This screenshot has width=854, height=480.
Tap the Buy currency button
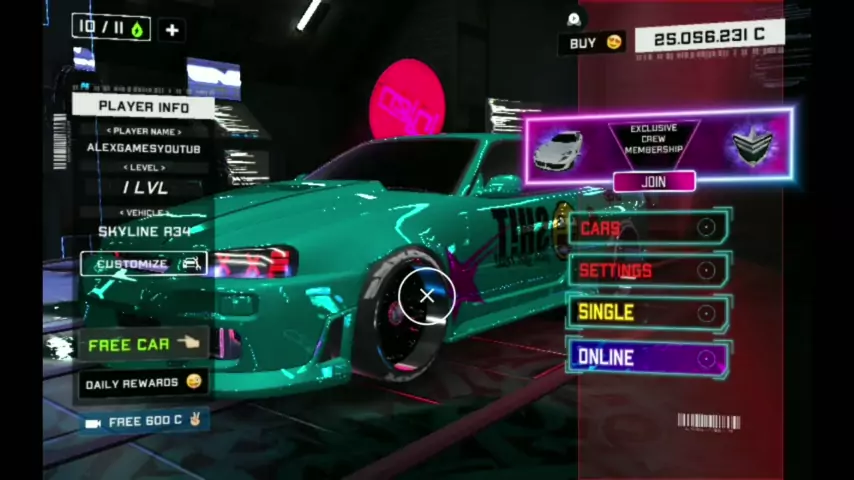pos(595,43)
